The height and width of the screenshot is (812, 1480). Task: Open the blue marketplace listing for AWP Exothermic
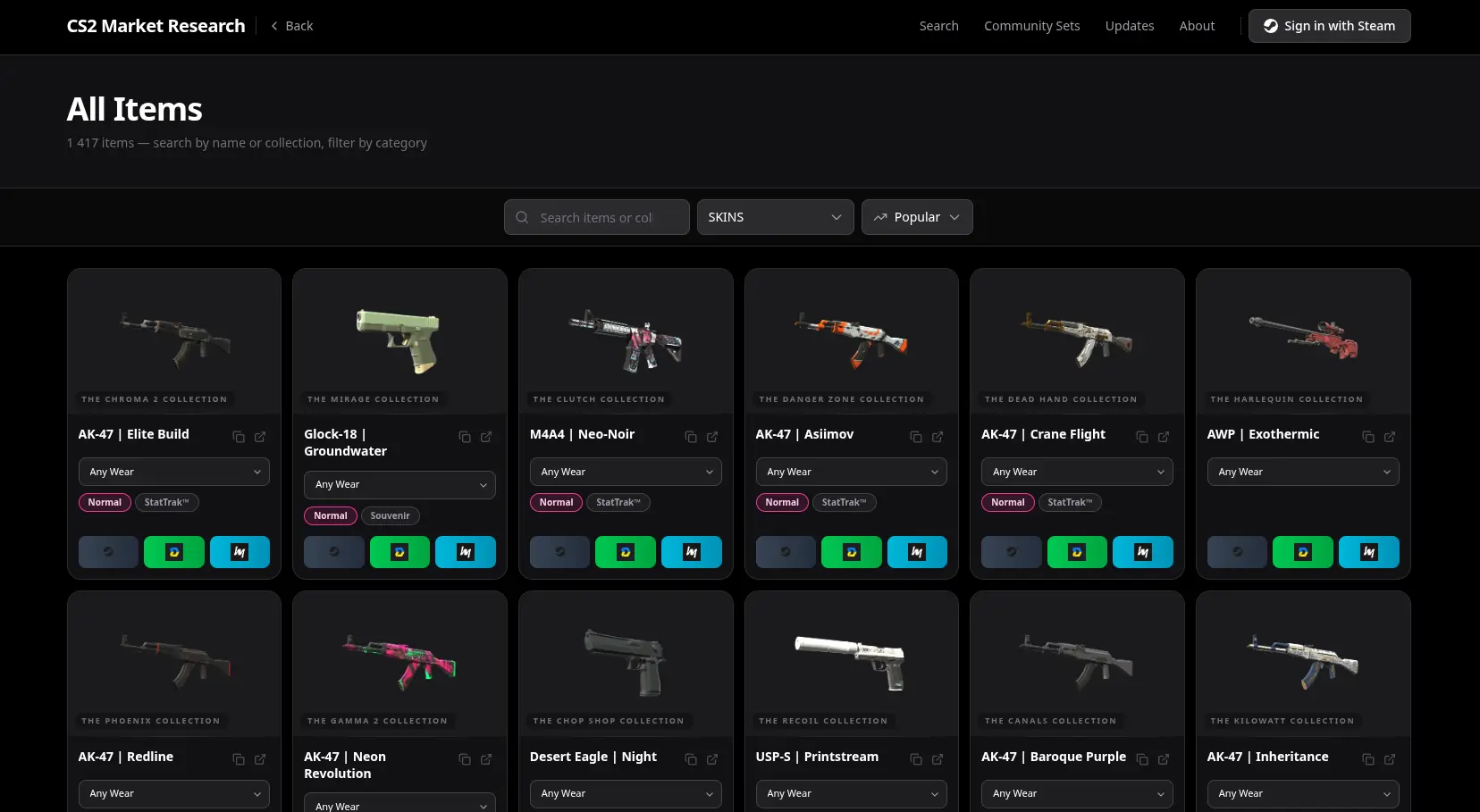[x=1369, y=552]
